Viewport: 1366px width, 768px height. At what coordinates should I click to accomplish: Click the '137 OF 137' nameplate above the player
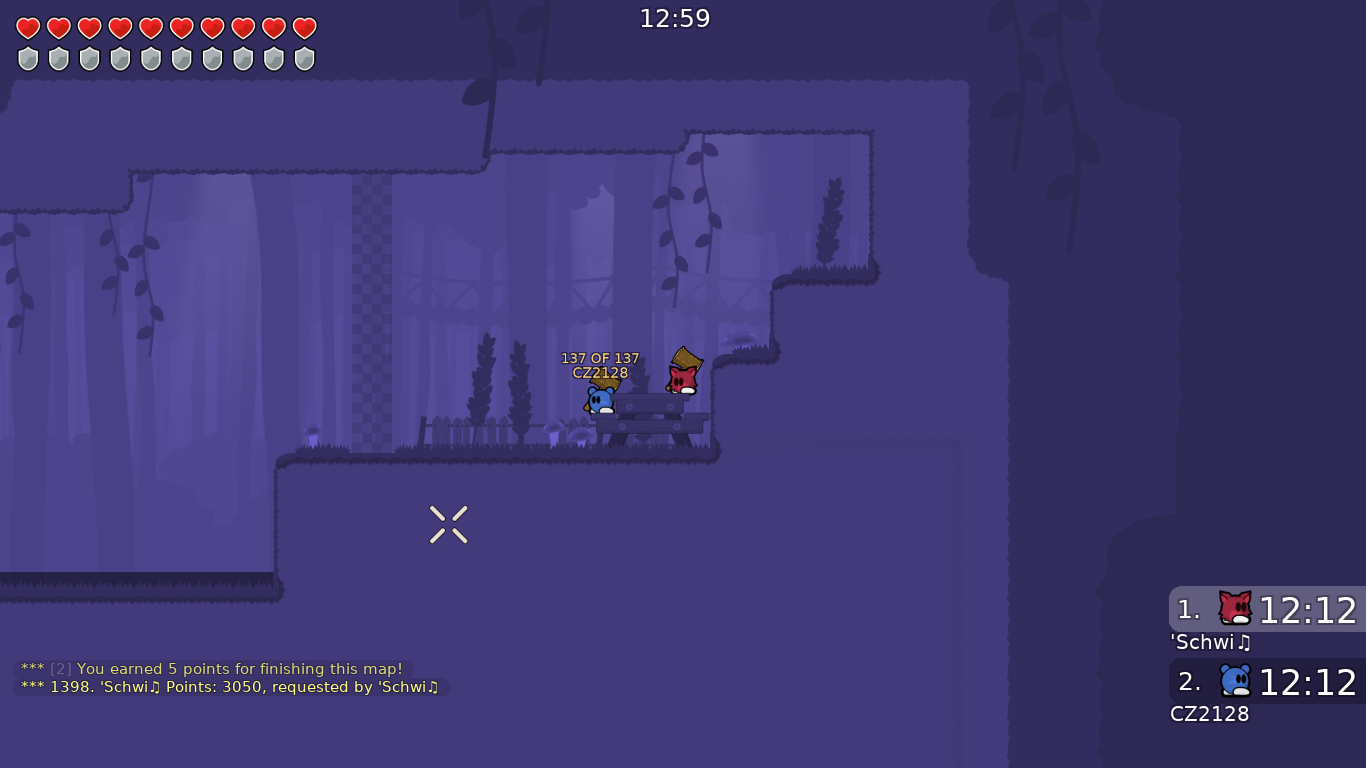[x=600, y=357]
